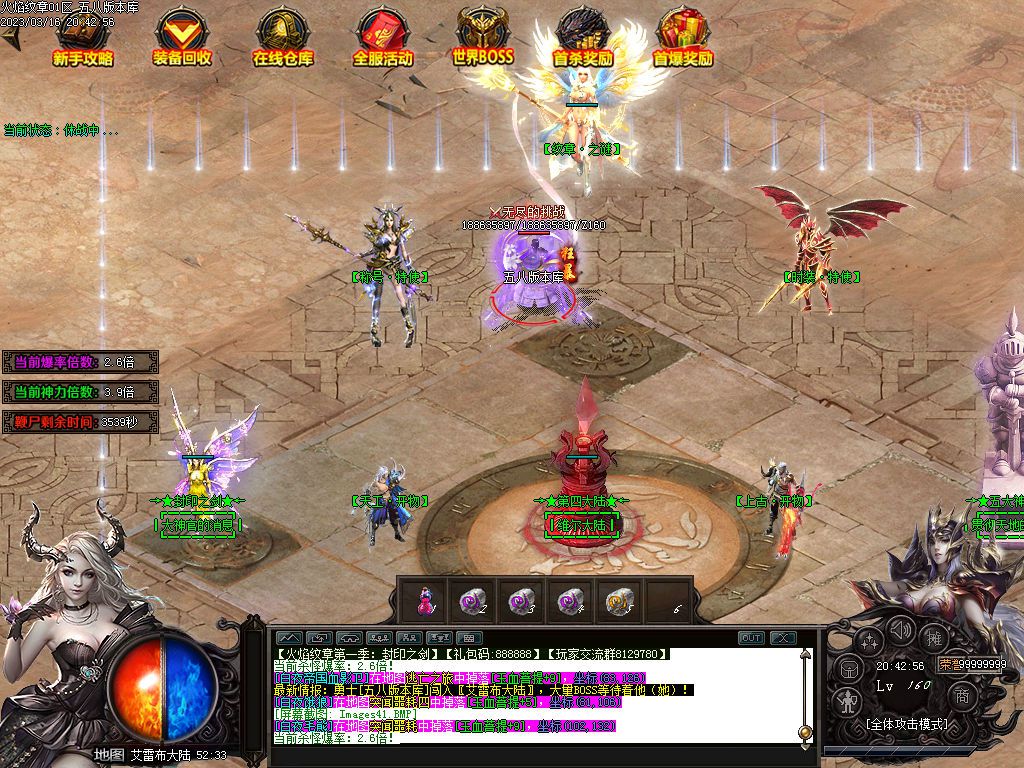
Task: Select the gold scroll in hotbar slot 5
Action: 617,600
